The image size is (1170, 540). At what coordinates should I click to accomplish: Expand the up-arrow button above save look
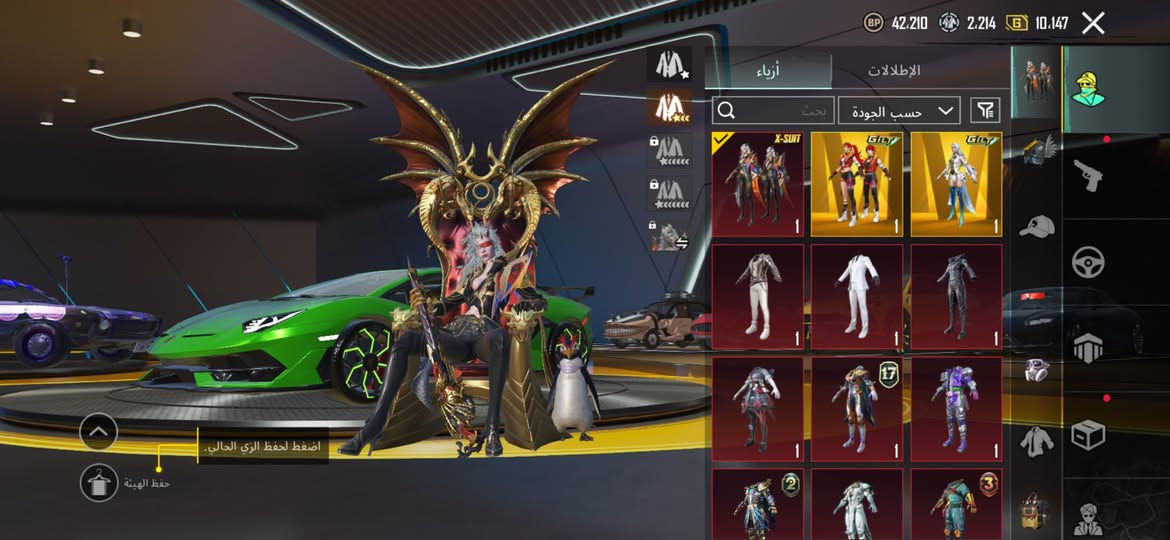pyautogui.click(x=98, y=432)
